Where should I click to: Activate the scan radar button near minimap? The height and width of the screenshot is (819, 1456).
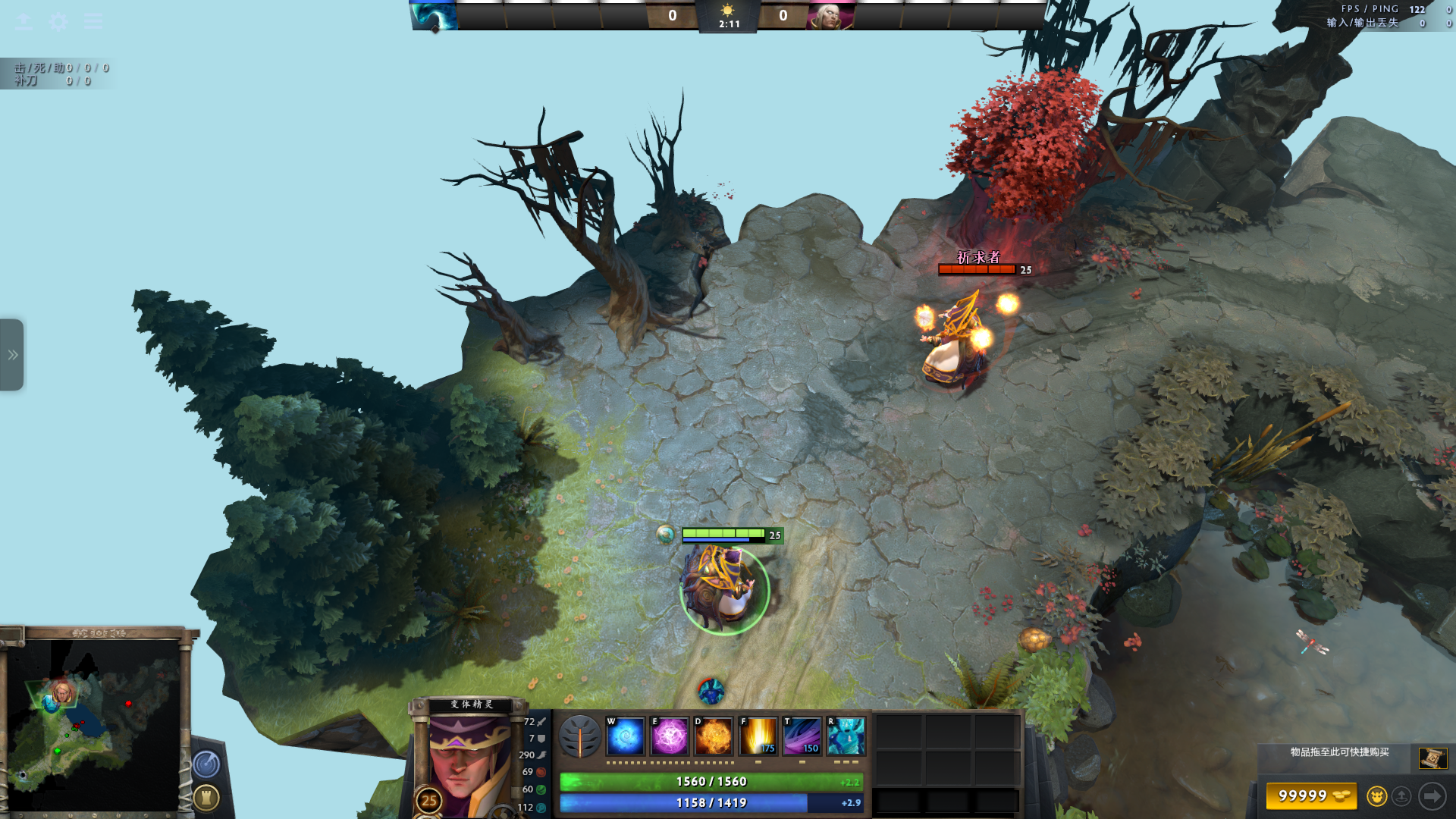point(206,764)
